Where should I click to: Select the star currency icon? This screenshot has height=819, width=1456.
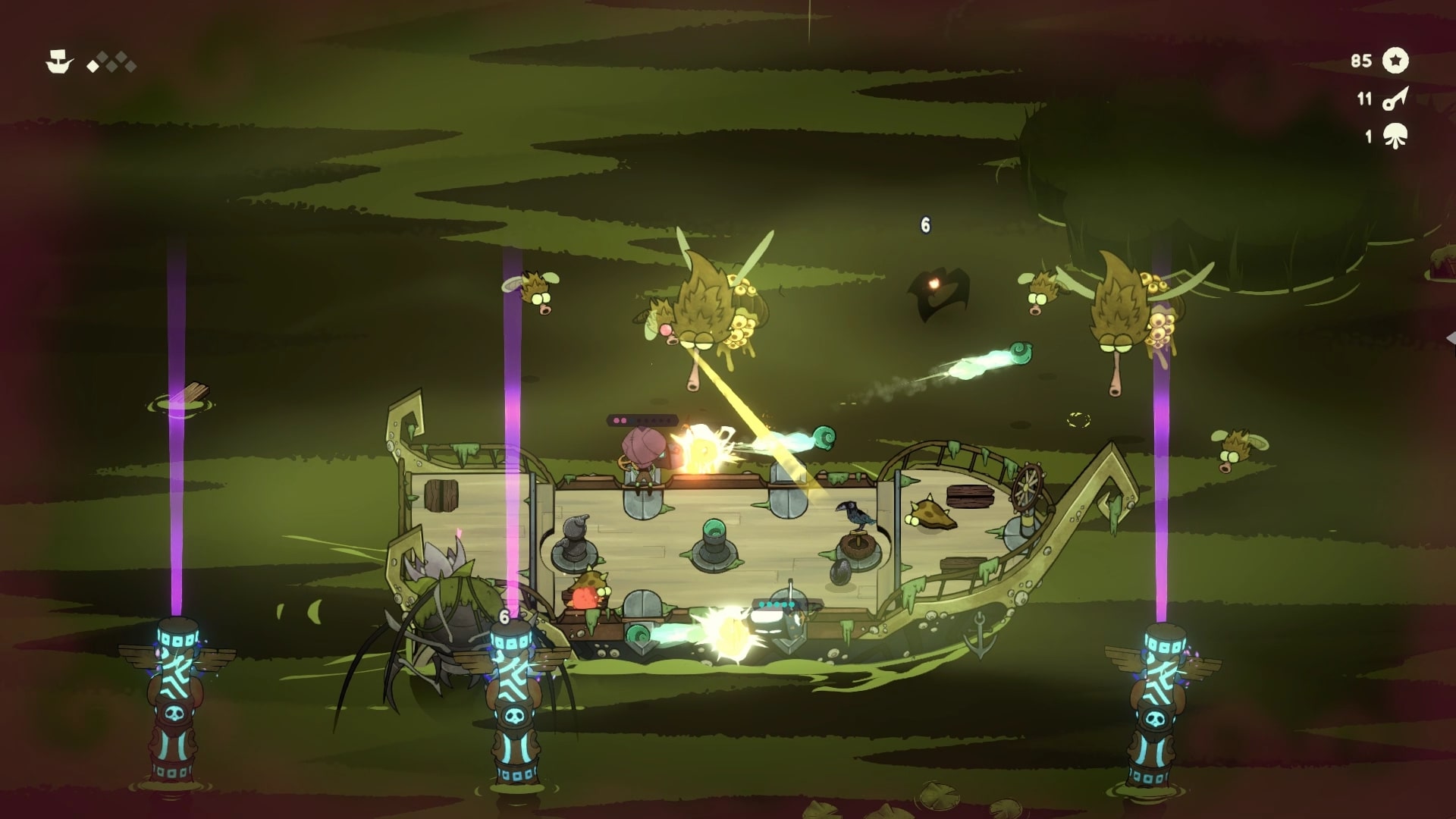click(1395, 61)
